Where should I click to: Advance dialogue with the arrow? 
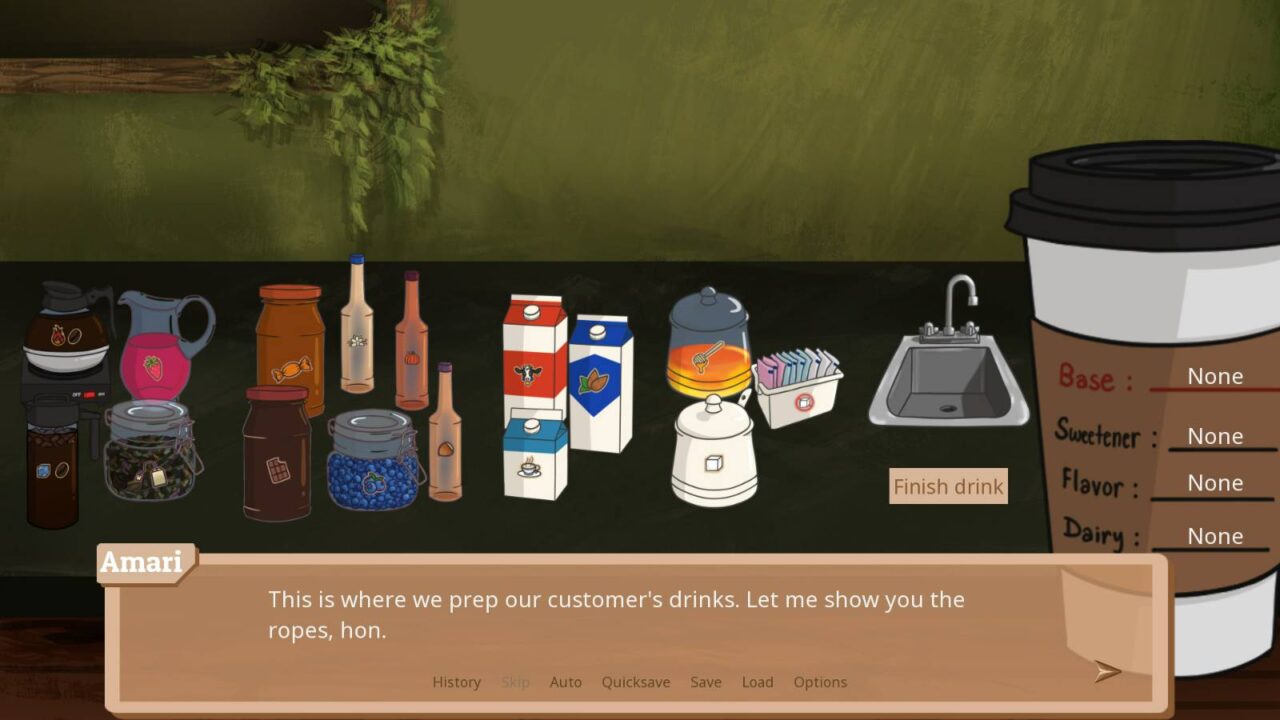pos(1108,672)
